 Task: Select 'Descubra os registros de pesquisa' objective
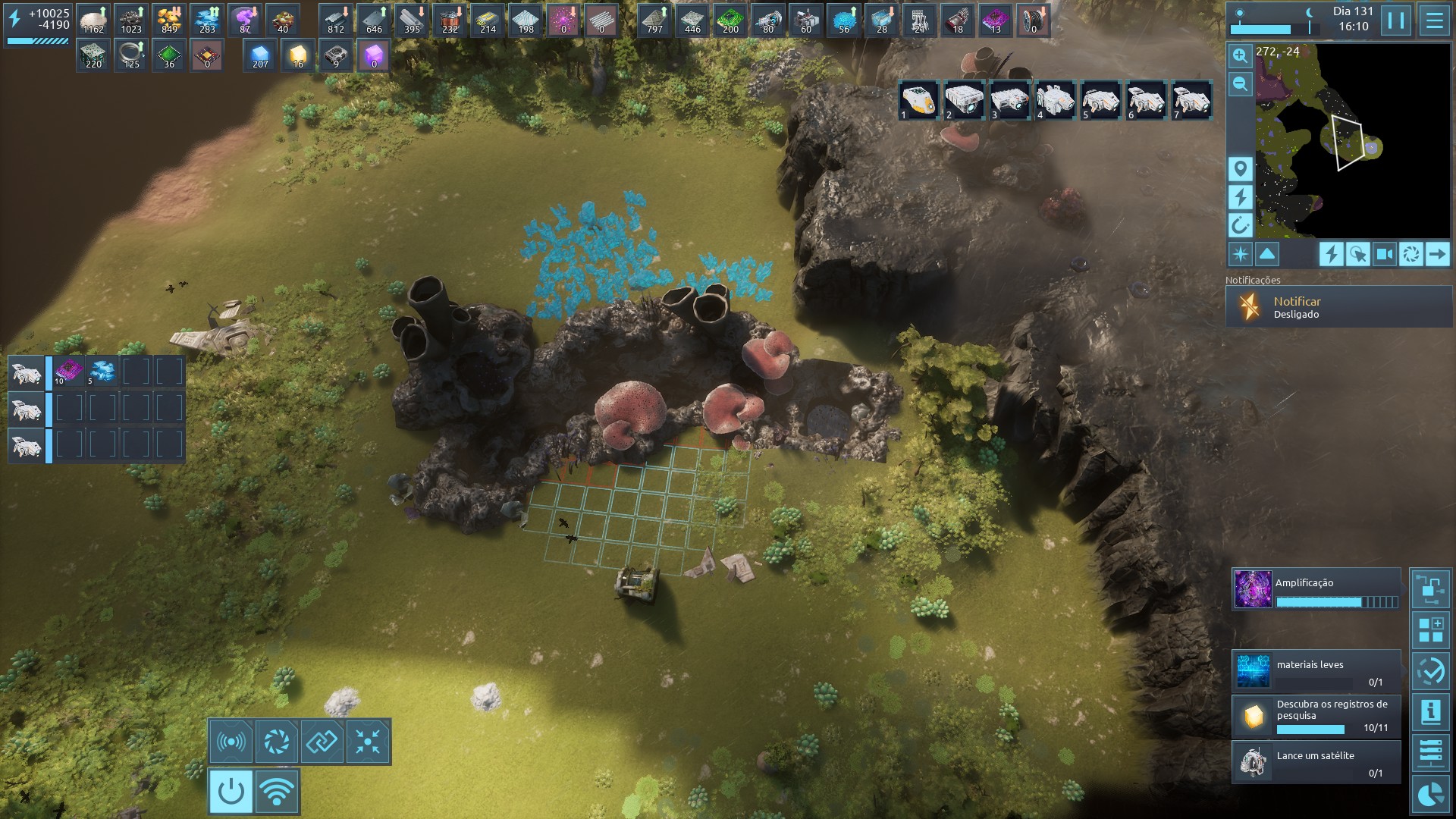coord(1316,717)
